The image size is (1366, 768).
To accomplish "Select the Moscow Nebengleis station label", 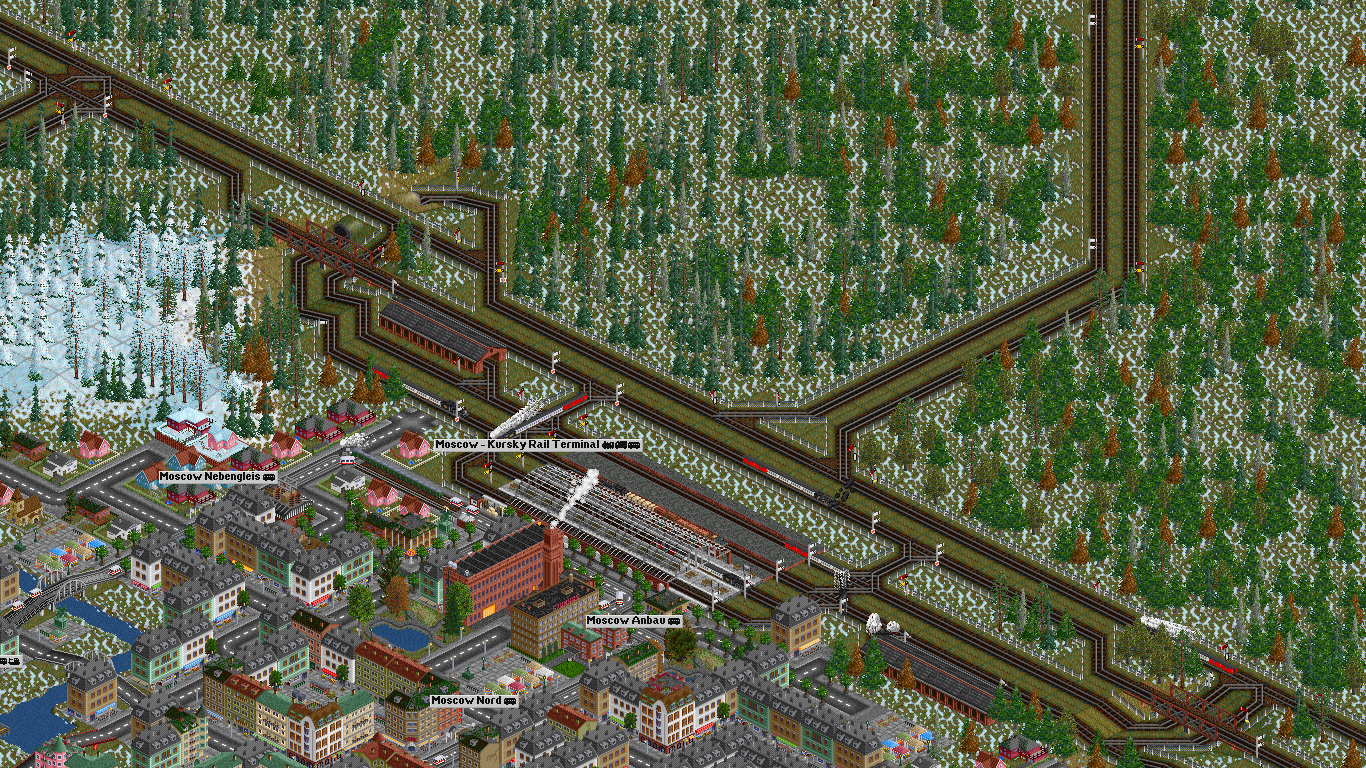I will click(217, 477).
